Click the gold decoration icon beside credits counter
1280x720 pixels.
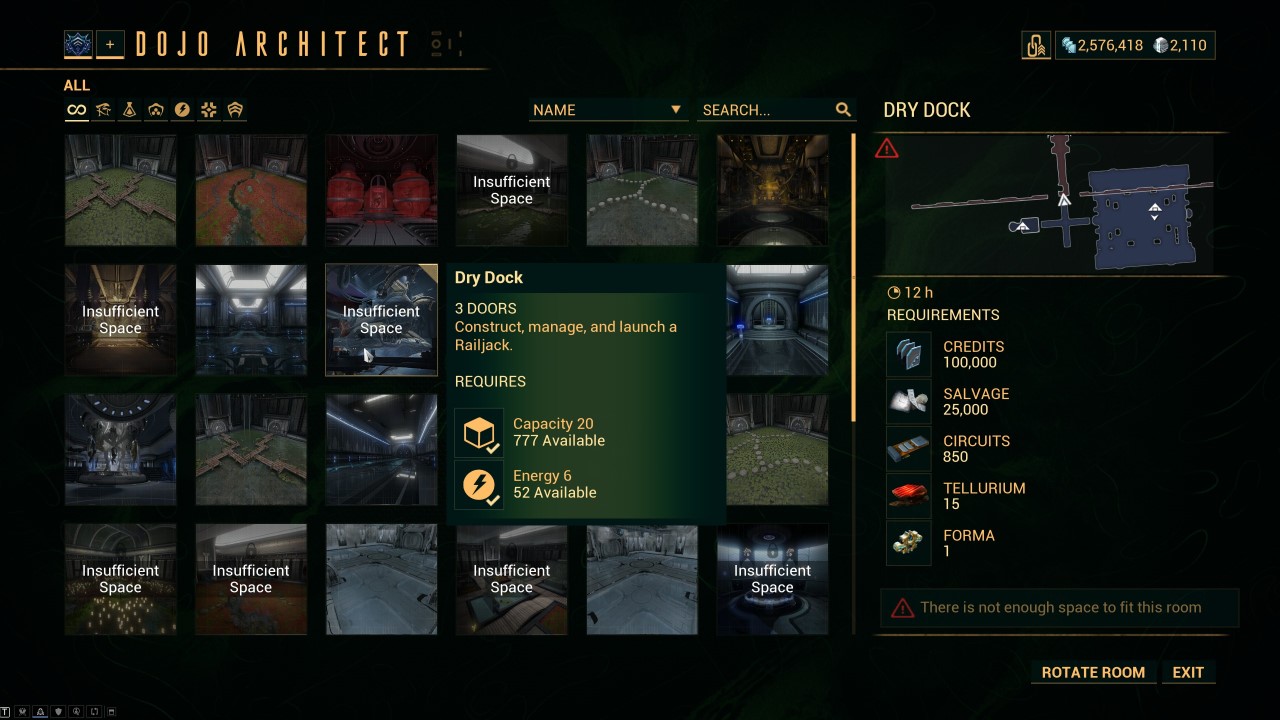pyautogui.click(x=1036, y=44)
